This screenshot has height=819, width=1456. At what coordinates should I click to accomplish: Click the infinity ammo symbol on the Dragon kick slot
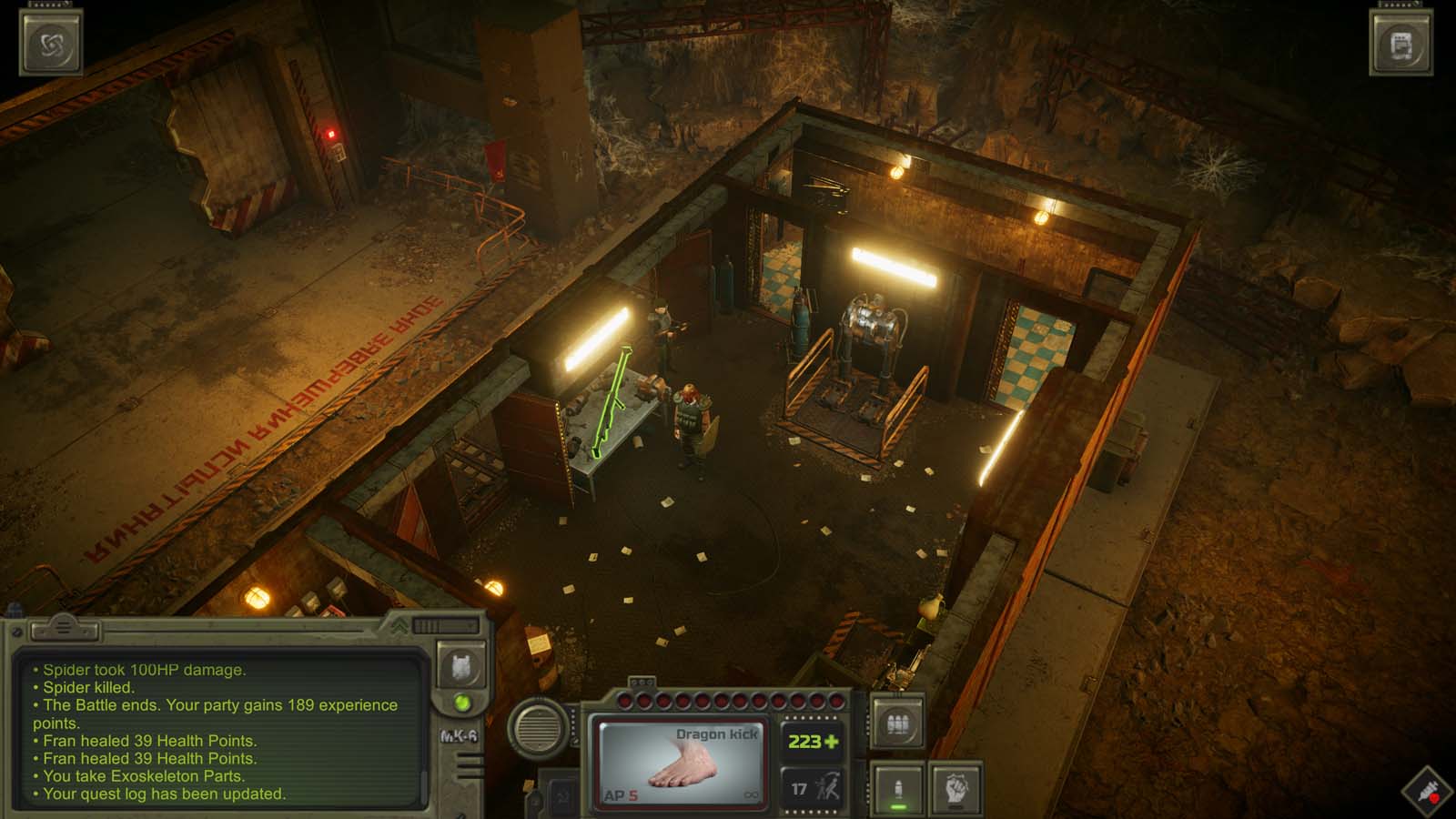tap(751, 794)
